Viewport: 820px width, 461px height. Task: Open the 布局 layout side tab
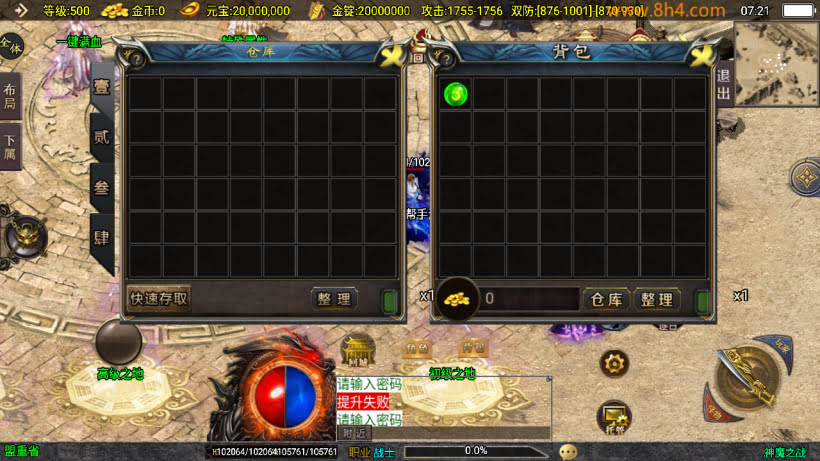point(10,96)
